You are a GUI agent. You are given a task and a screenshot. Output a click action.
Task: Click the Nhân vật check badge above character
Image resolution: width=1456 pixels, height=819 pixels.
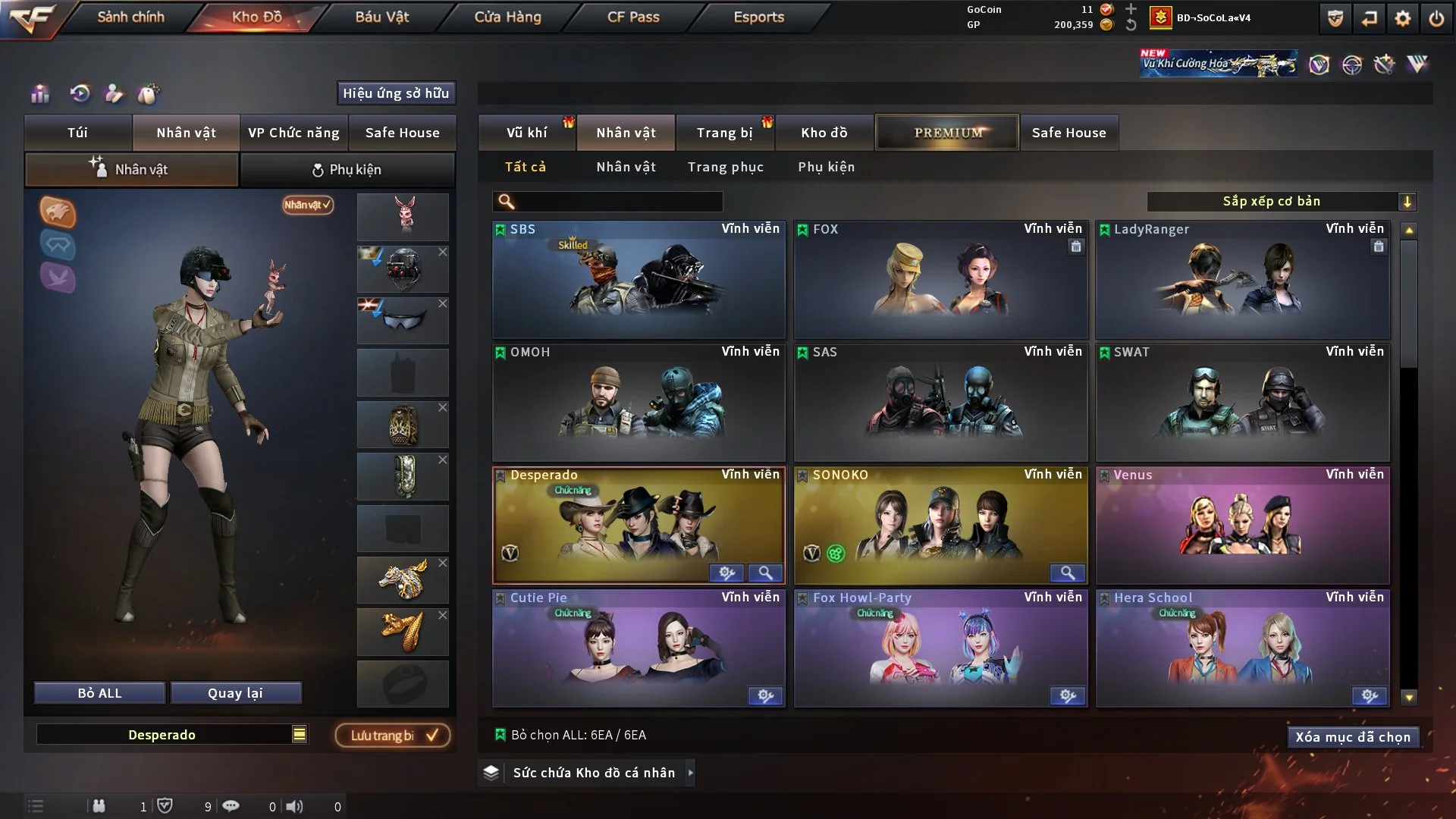306,205
